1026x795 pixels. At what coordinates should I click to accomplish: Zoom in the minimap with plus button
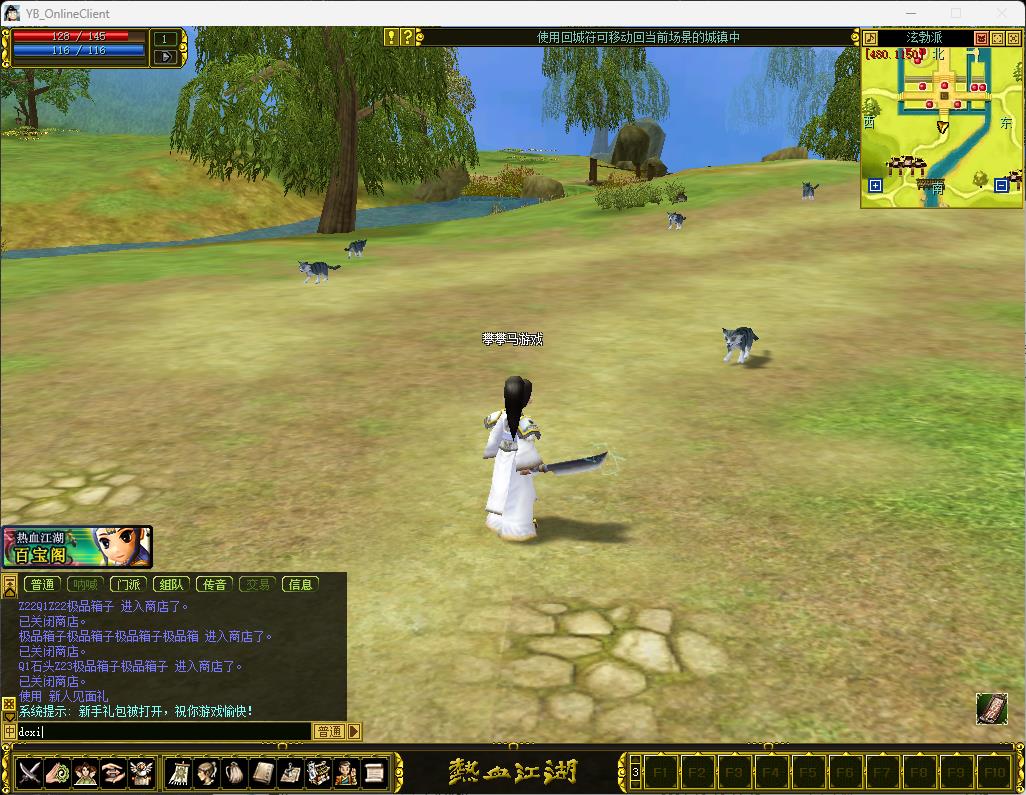point(875,185)
